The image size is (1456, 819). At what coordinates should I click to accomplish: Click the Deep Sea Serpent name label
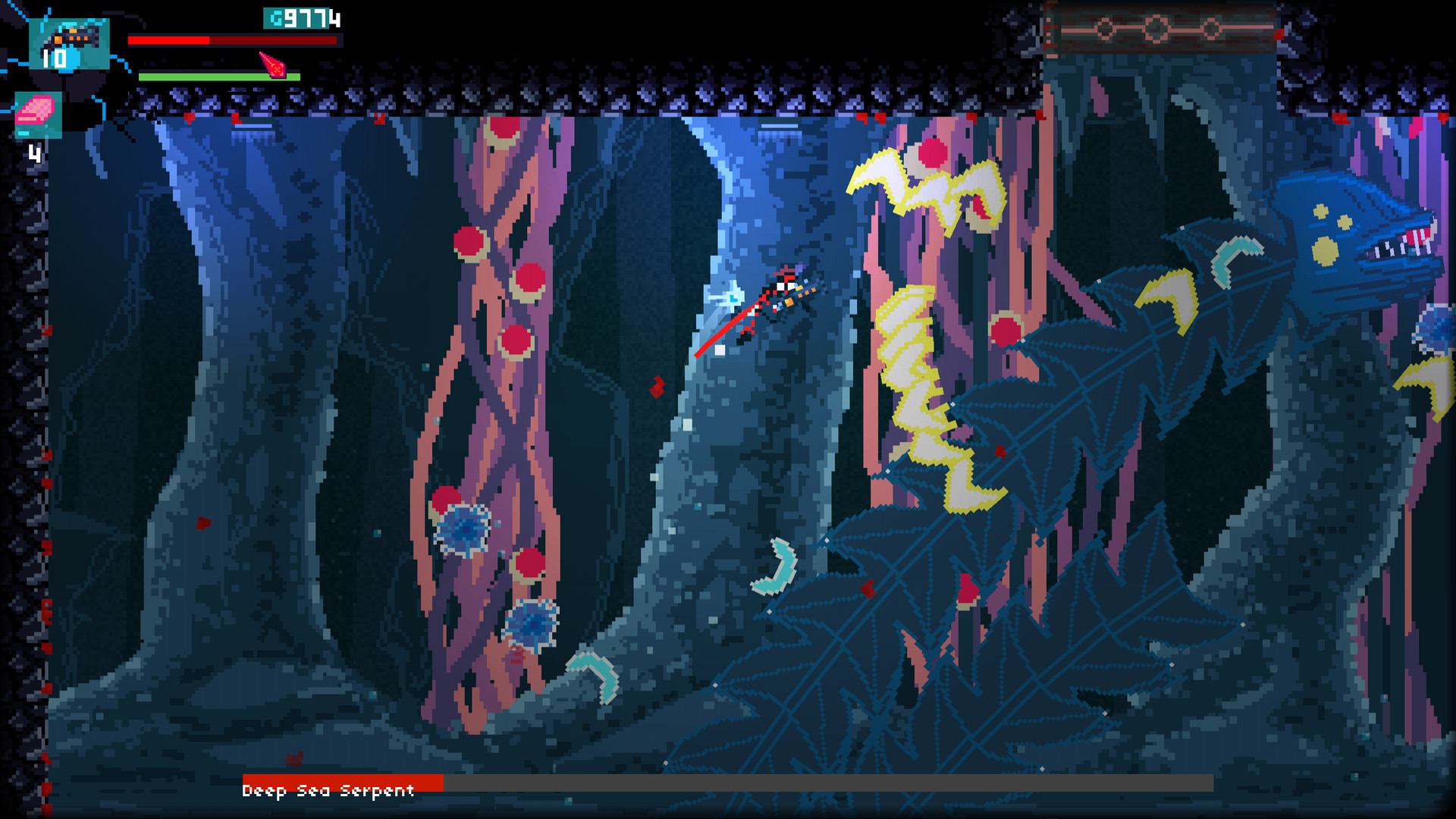coord(328,791)
